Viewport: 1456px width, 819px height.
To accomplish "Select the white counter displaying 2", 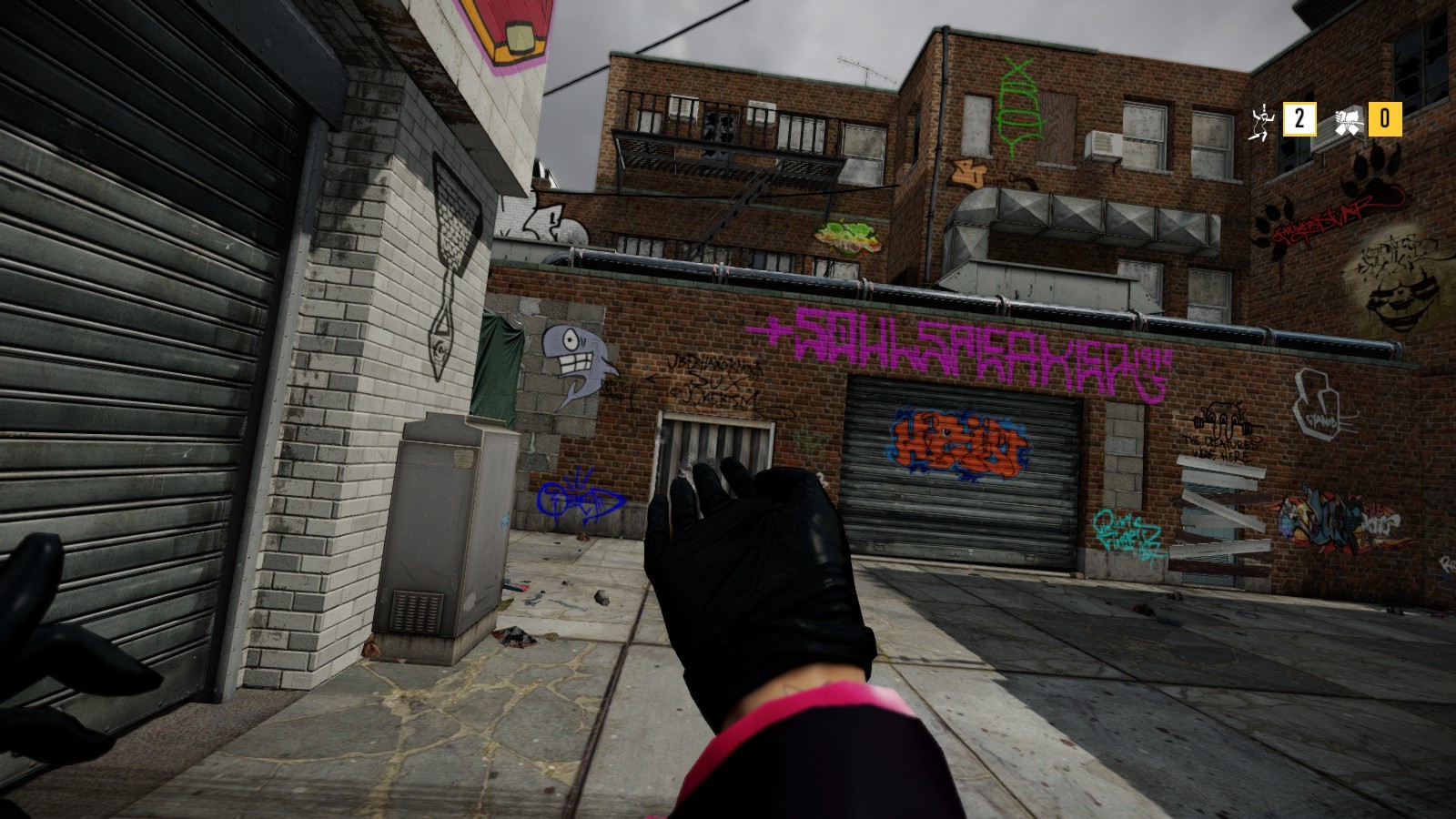I will (1299, 118).
